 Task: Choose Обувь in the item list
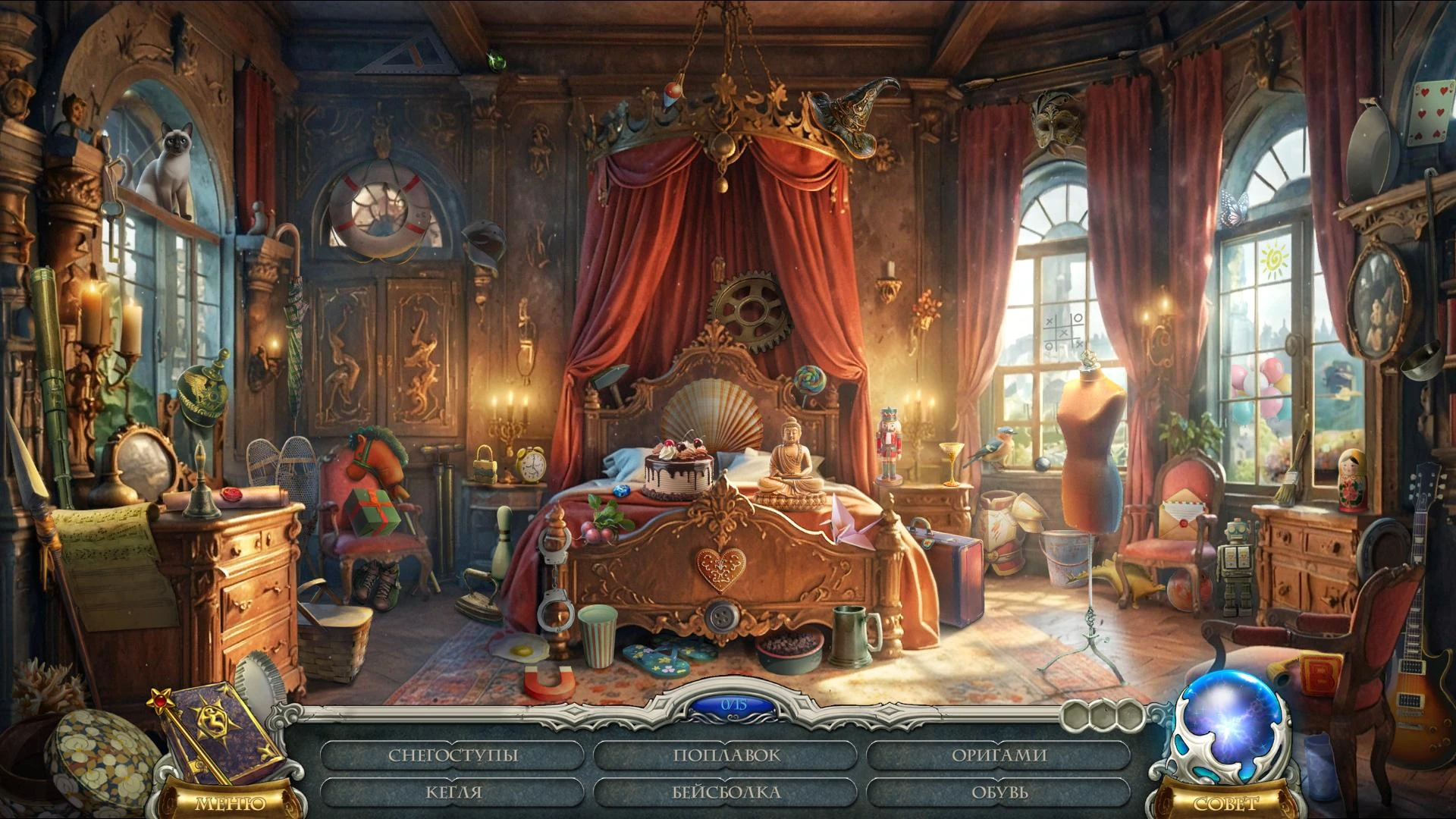pos(999,792)
